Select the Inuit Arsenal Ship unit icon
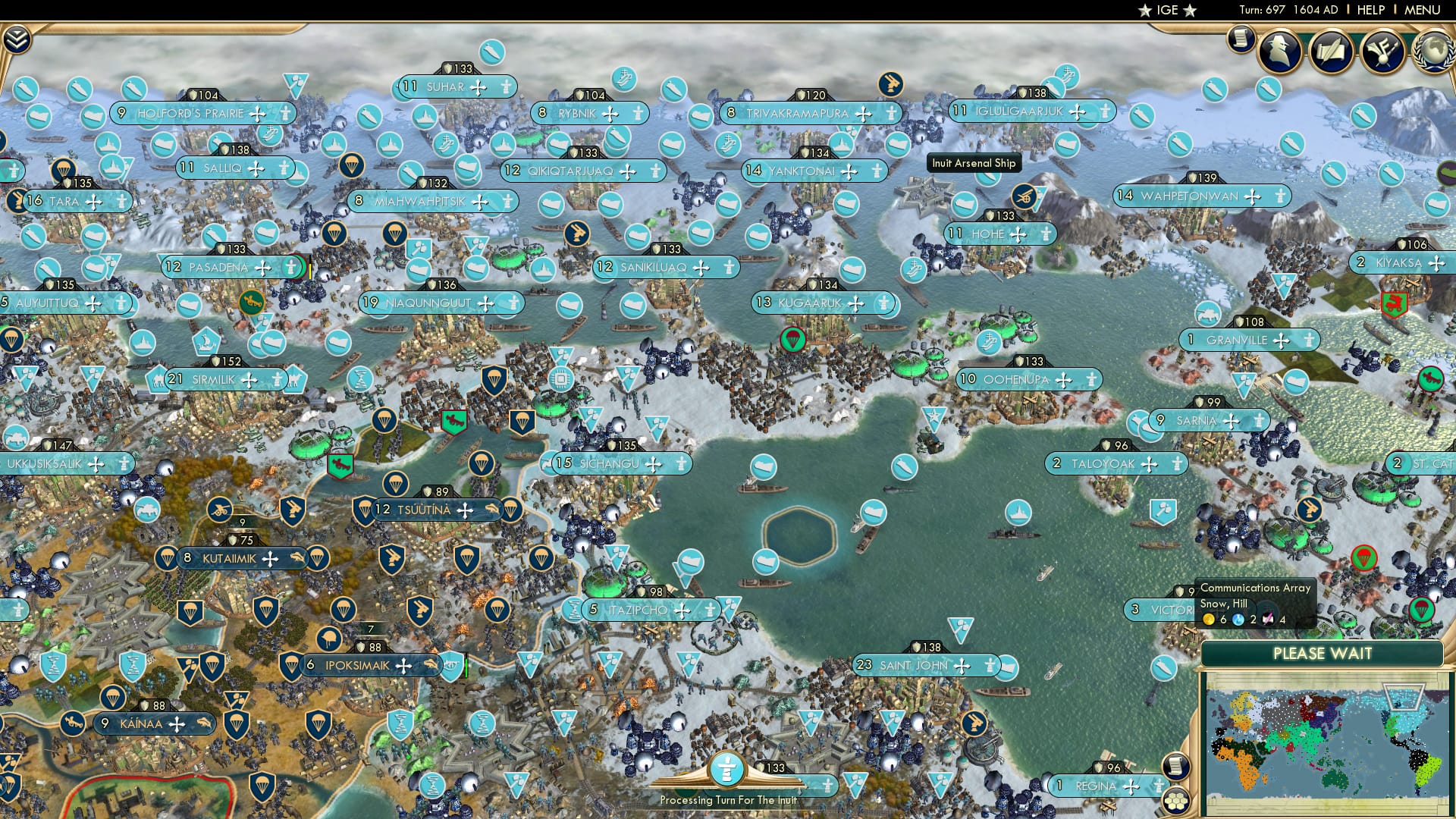Viewport: 1456px width, 819px height. 989,179
